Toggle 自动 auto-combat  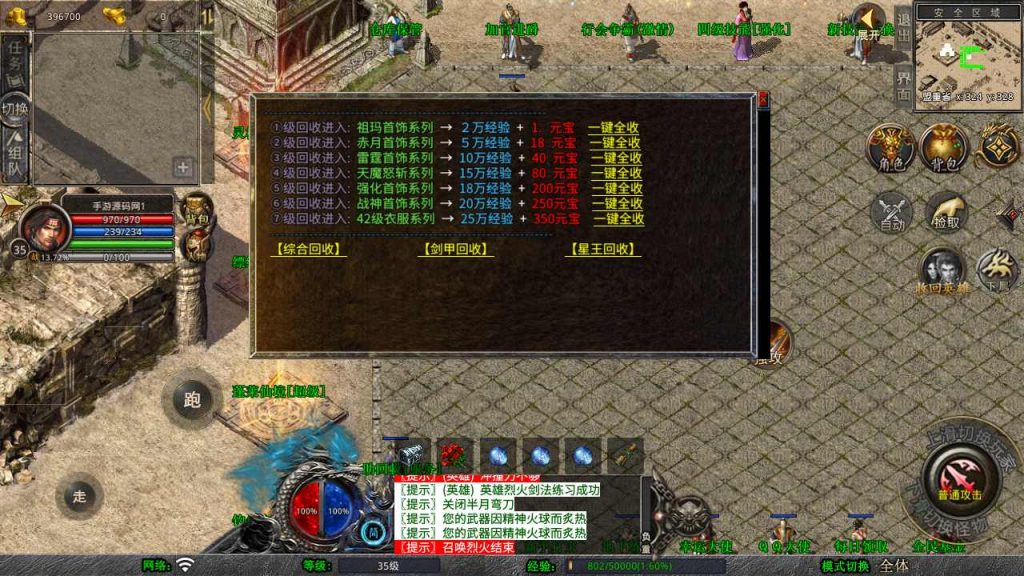(x=890, y=213)
